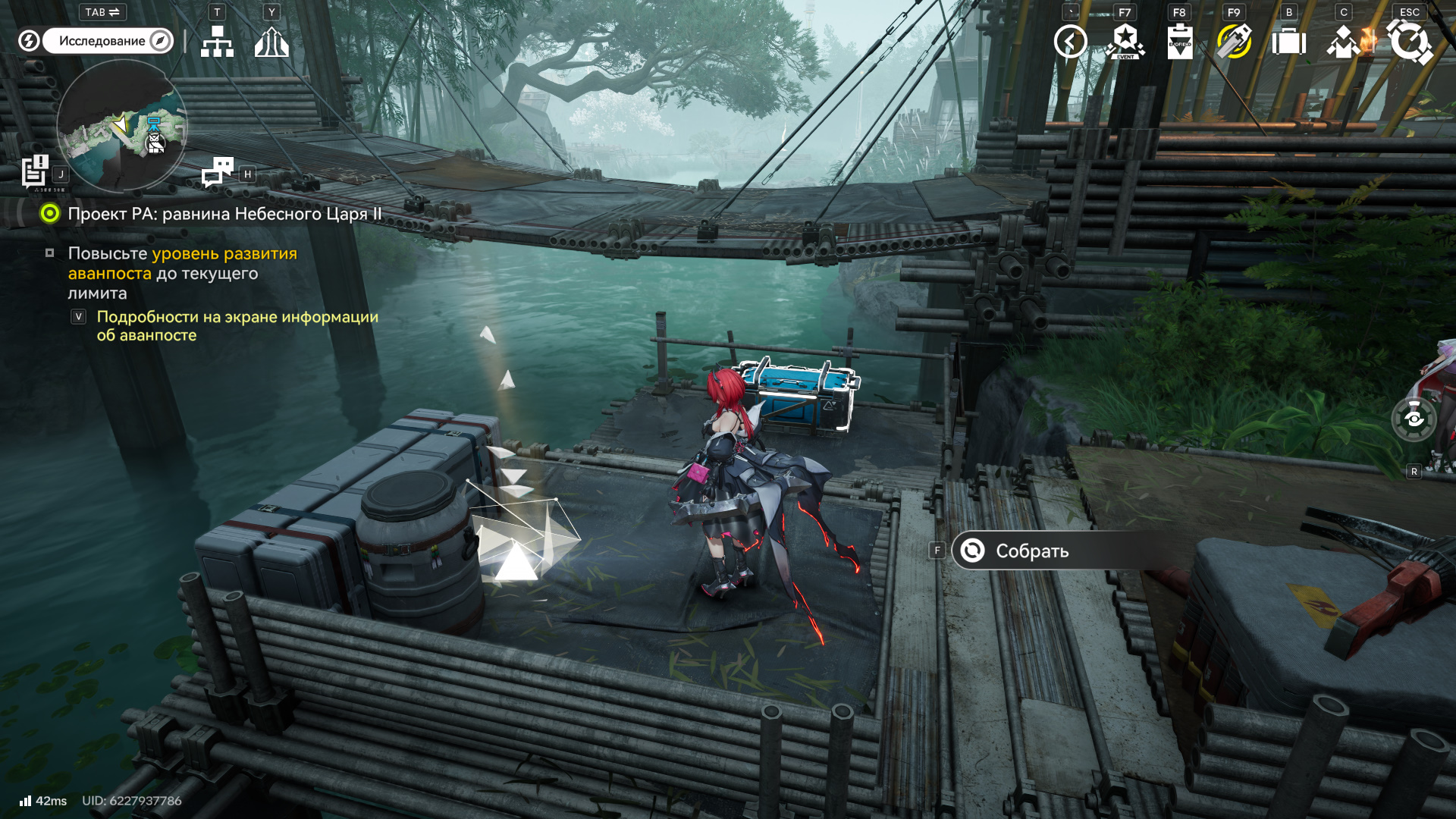Open the circular minimap

click(x=121, y=125)
